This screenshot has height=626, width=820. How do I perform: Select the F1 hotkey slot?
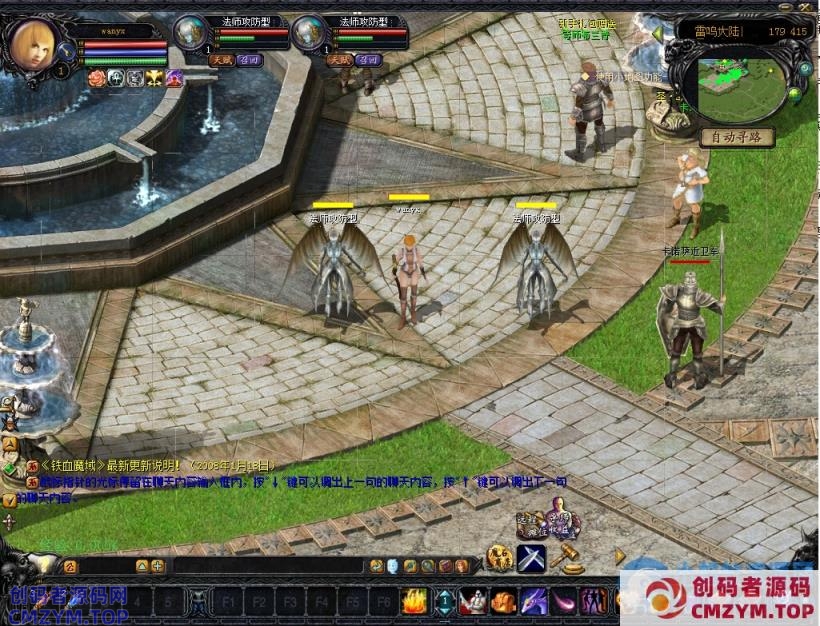229,602
